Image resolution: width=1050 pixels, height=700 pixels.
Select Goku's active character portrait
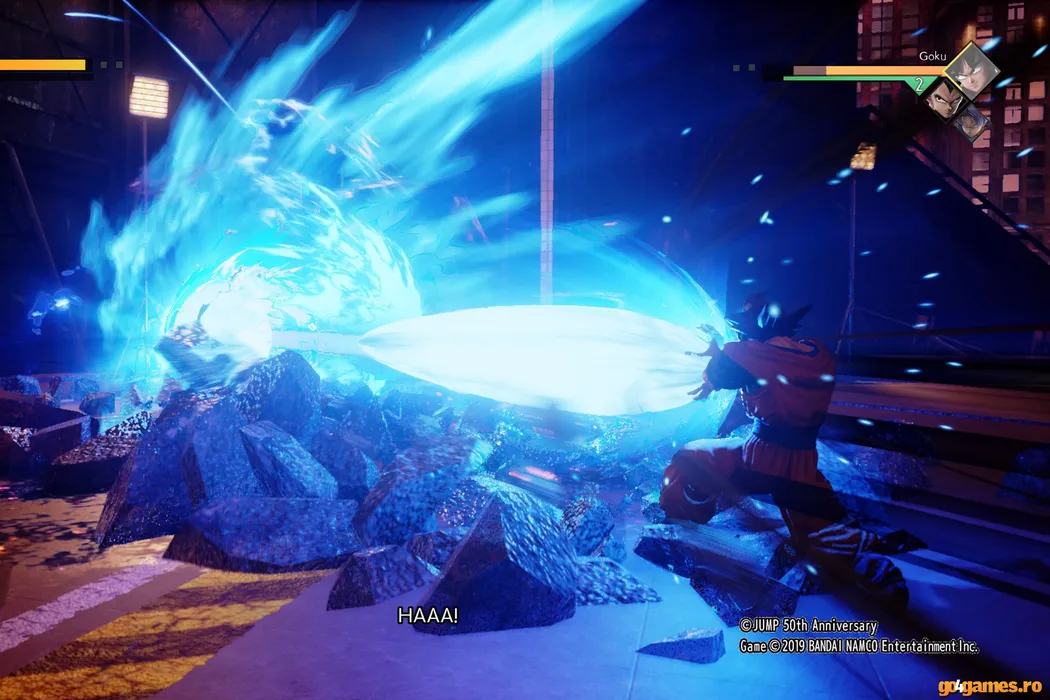click(971, 70)
